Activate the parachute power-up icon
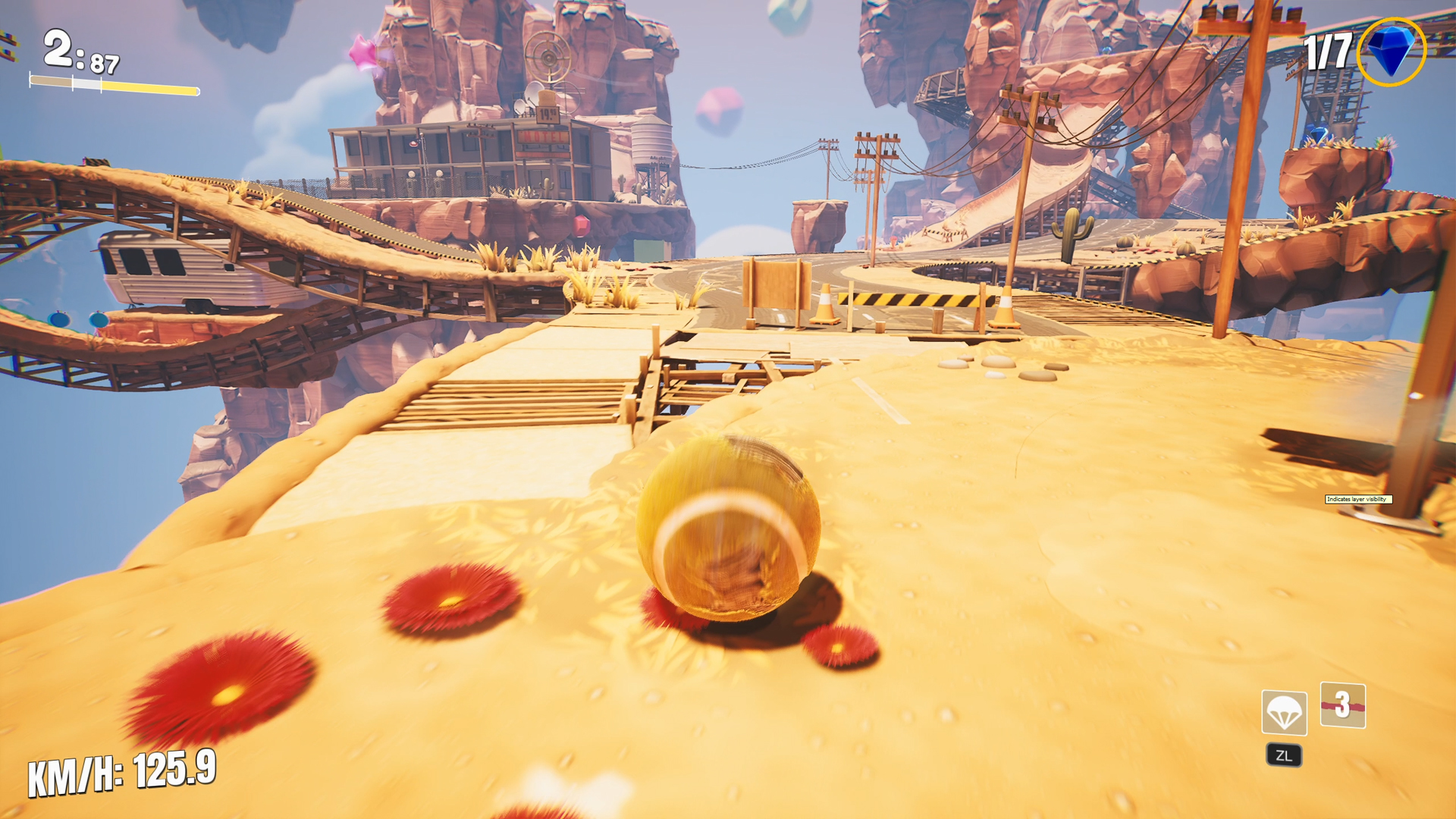Screen dimensions: 1456x819 tap(1284, 712)
